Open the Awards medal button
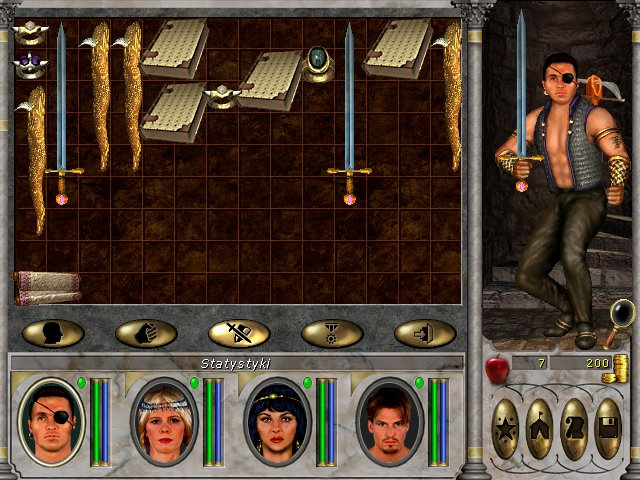The image size is (640, 480). pos(332,333)
